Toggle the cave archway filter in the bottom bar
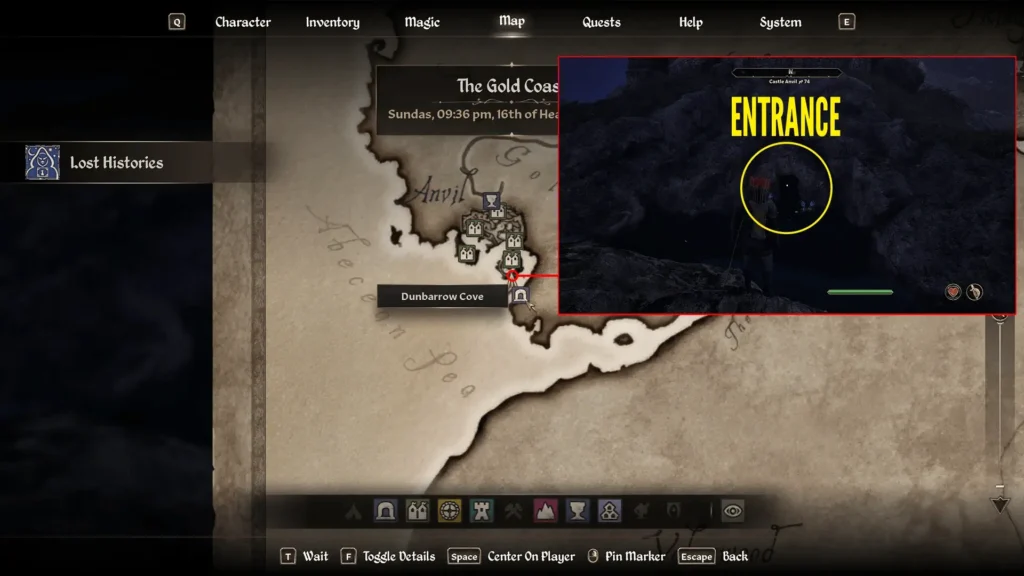1024x576 pixels. [385, 511]
